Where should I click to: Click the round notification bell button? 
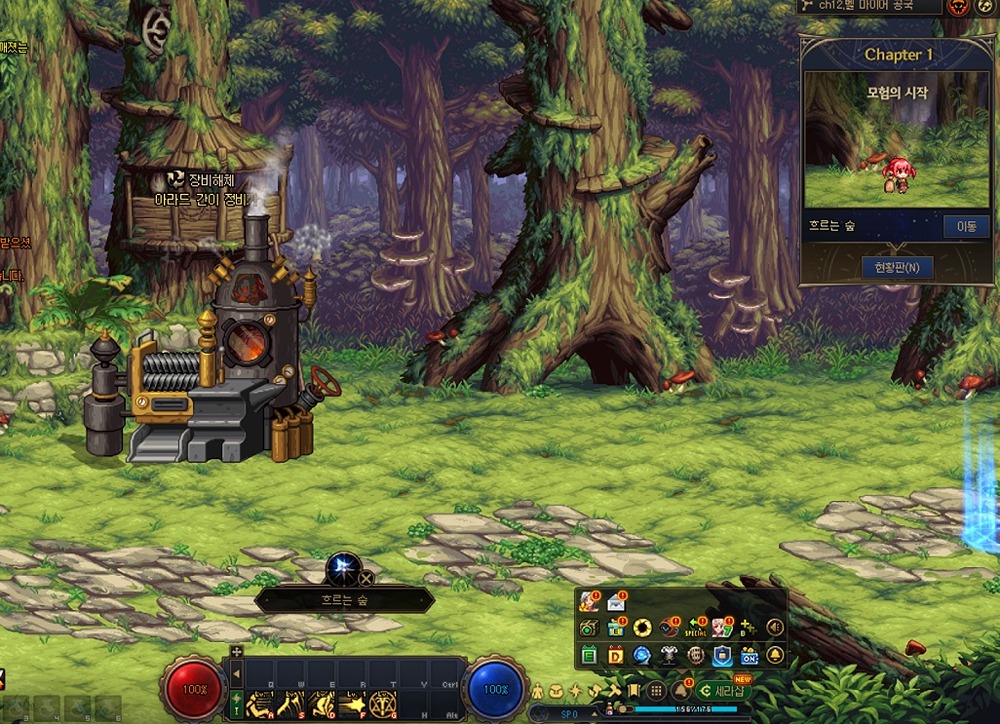pos(774,656)
